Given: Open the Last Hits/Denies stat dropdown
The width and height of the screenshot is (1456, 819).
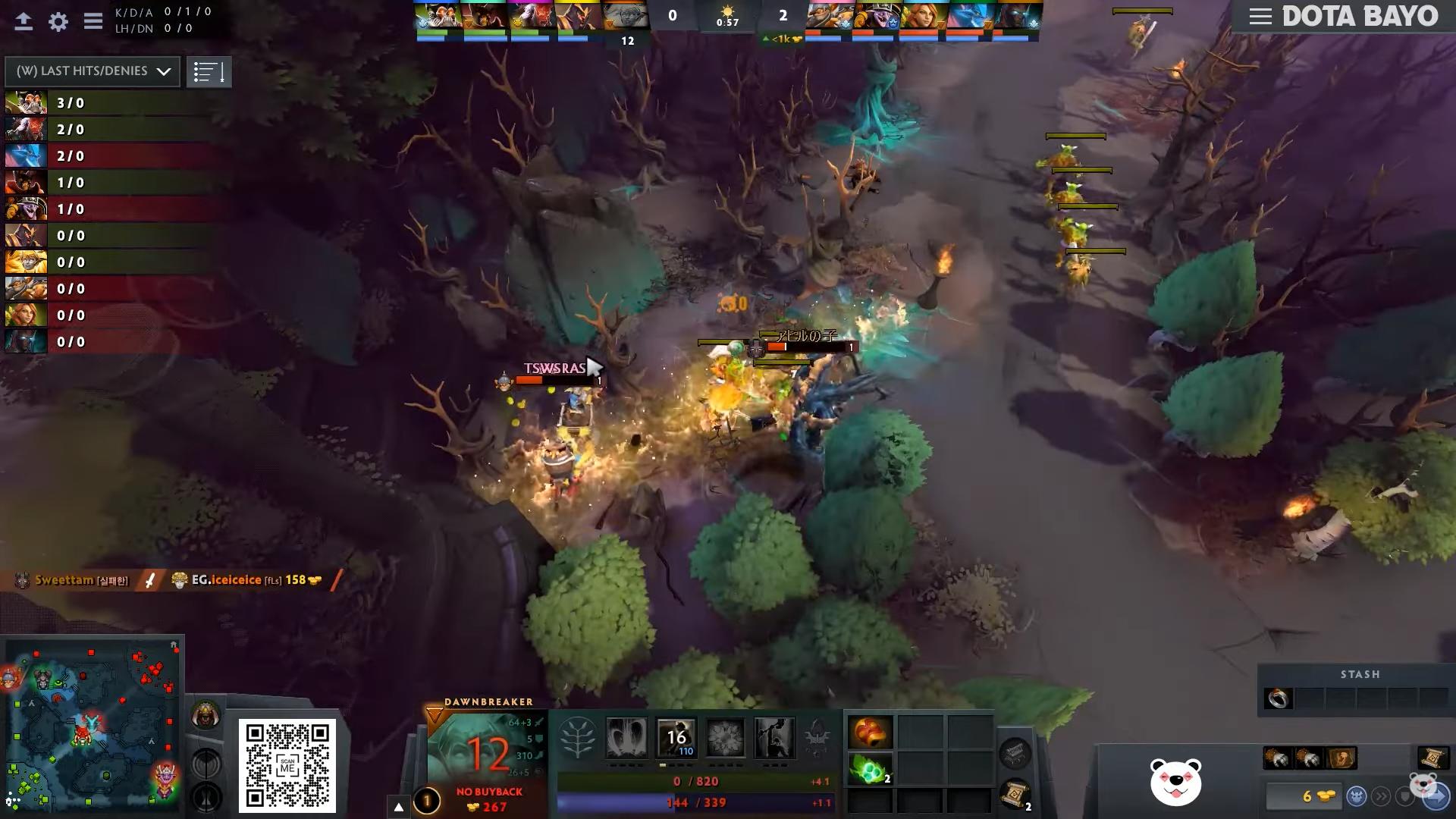Looking at the screenshot, I should tap(93, 71).
